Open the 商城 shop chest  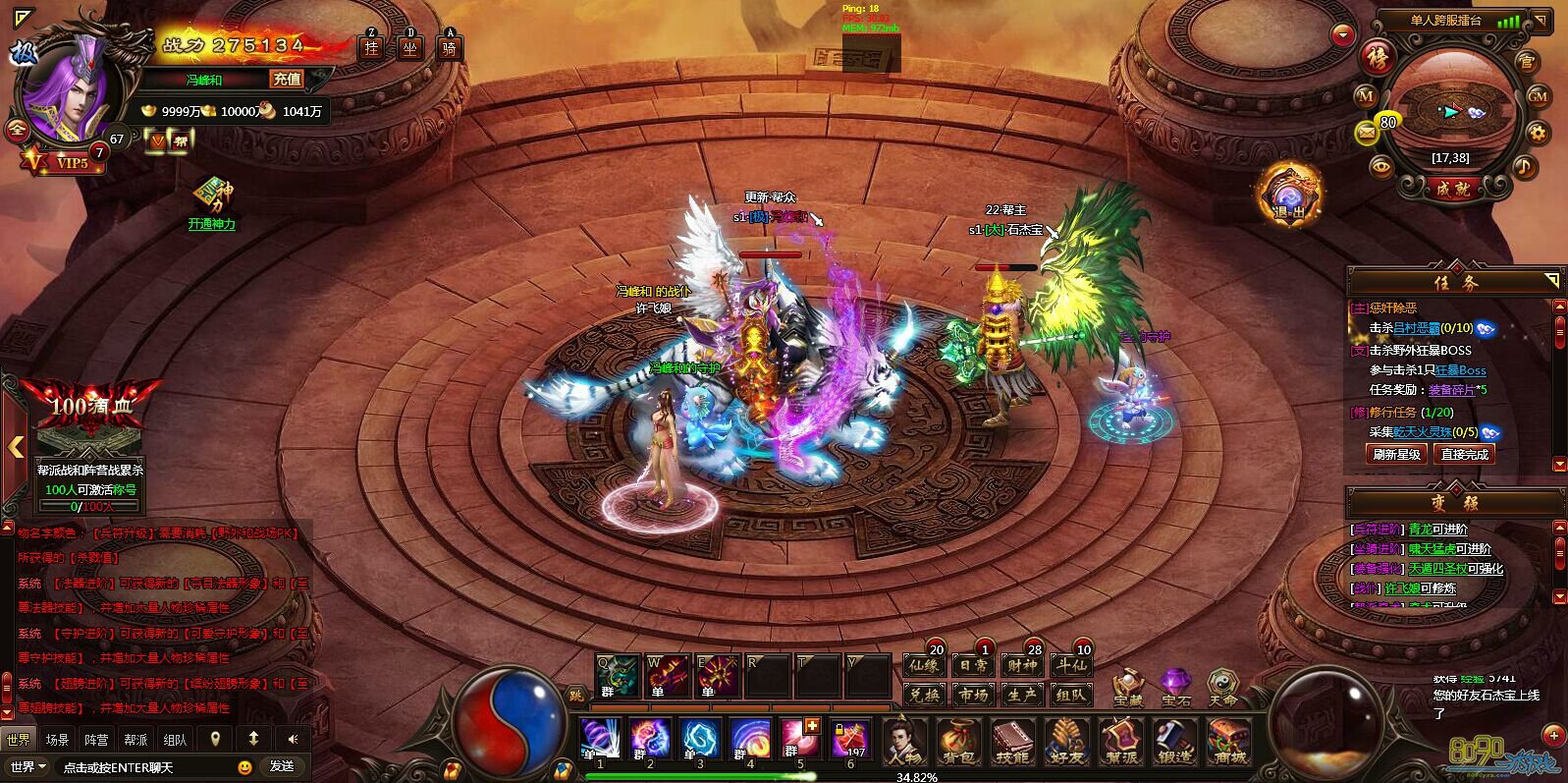click(1228, 742)
